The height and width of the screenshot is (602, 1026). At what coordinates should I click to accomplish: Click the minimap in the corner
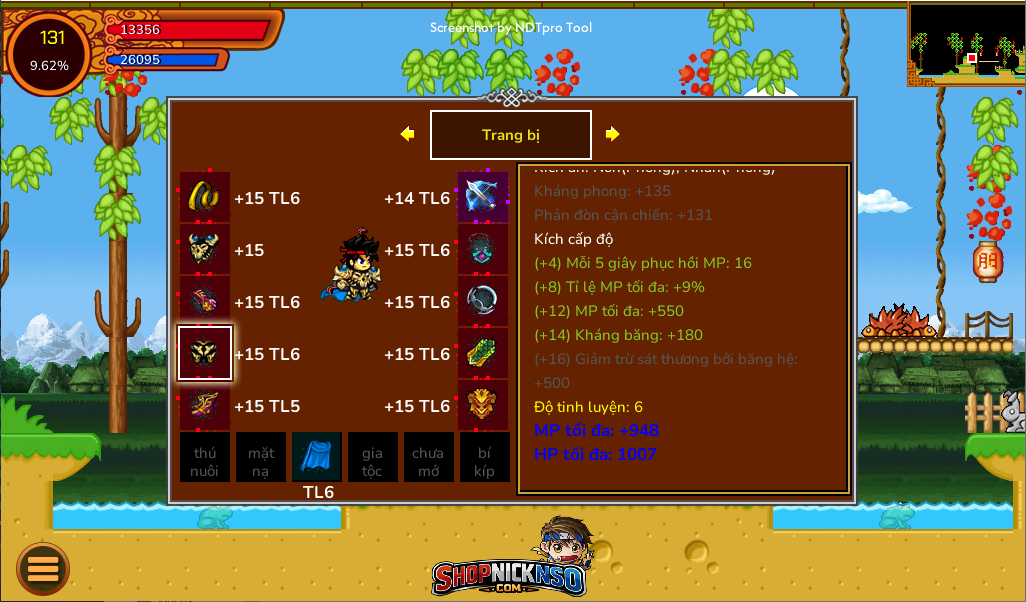[966, 43]
